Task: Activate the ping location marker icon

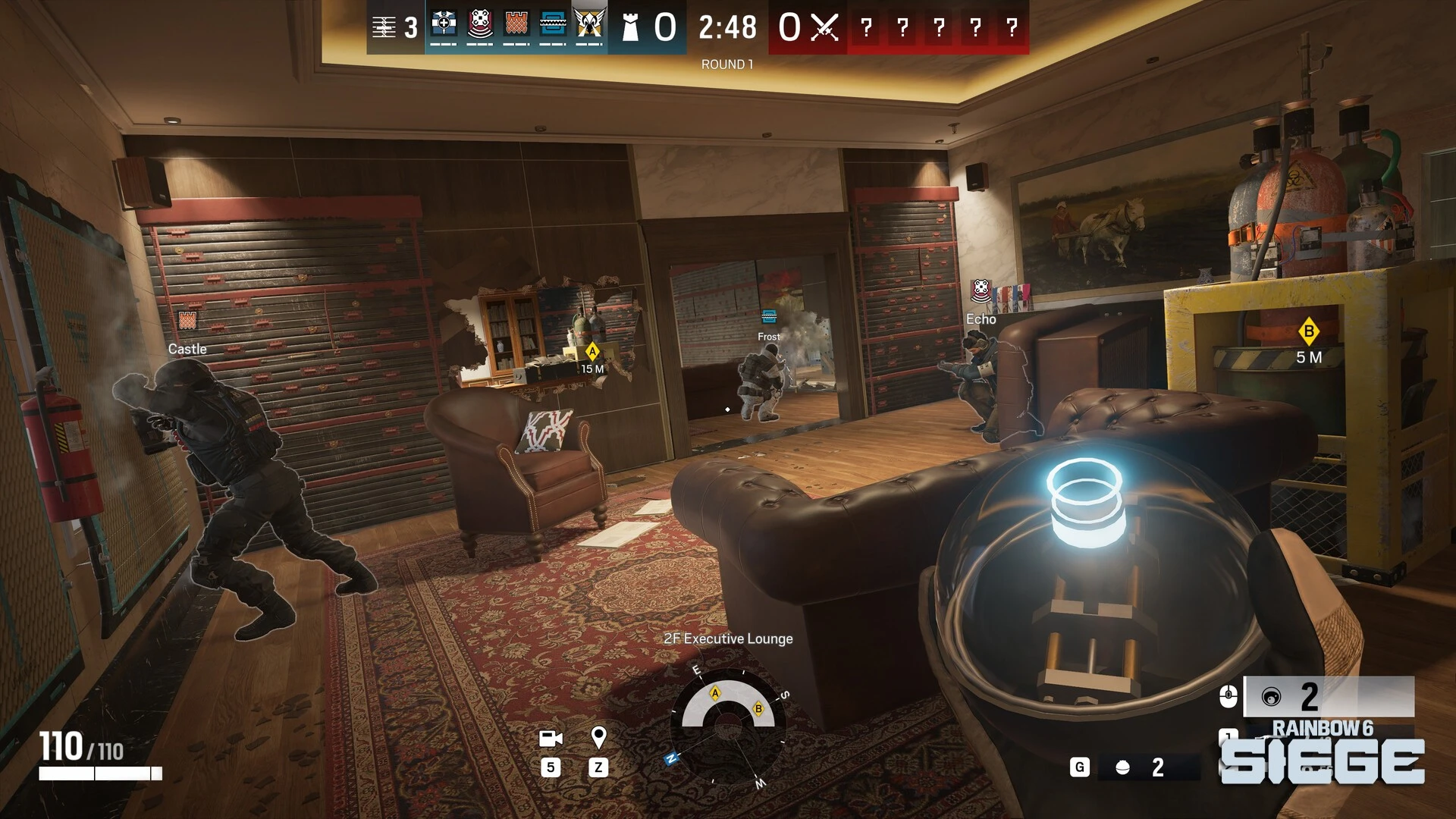Action: [x=598, y=737]
